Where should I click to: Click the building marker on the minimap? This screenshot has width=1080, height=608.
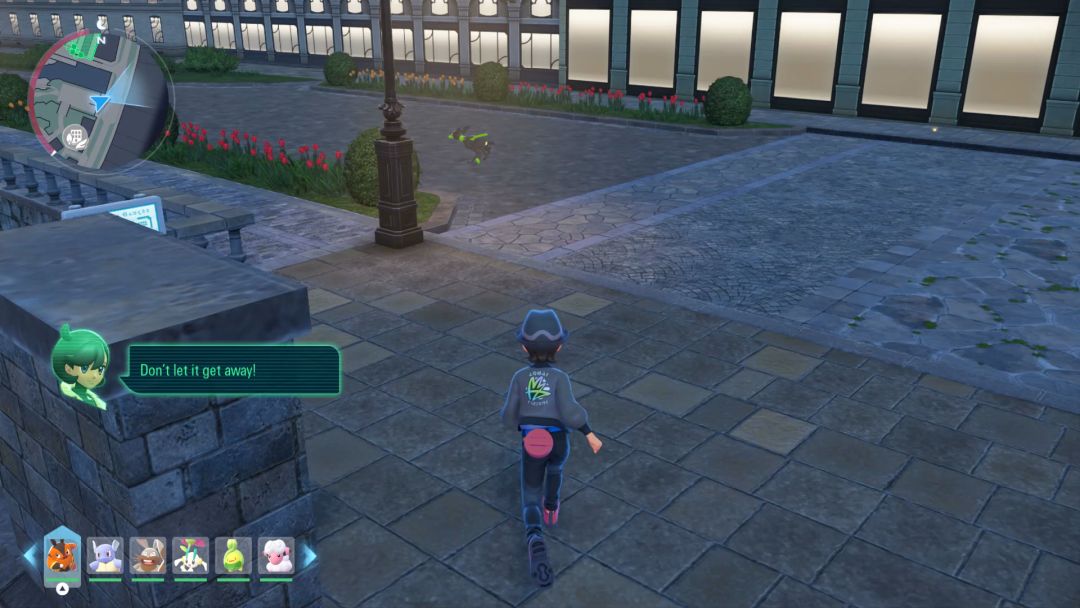click(75, 136)
